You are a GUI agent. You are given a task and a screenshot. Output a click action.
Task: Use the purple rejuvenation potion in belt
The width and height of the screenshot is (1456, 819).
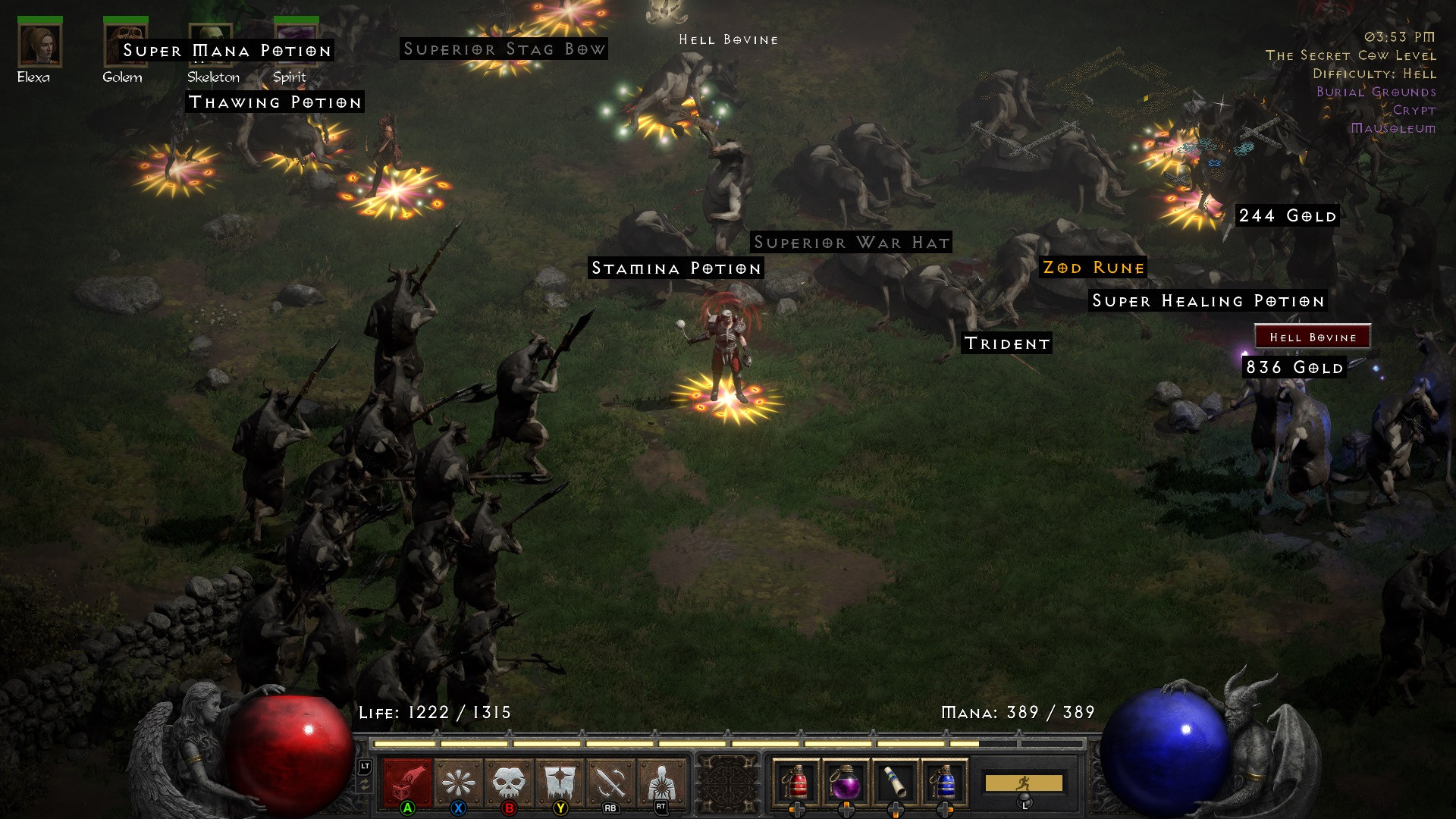click(x=846, y=783)
